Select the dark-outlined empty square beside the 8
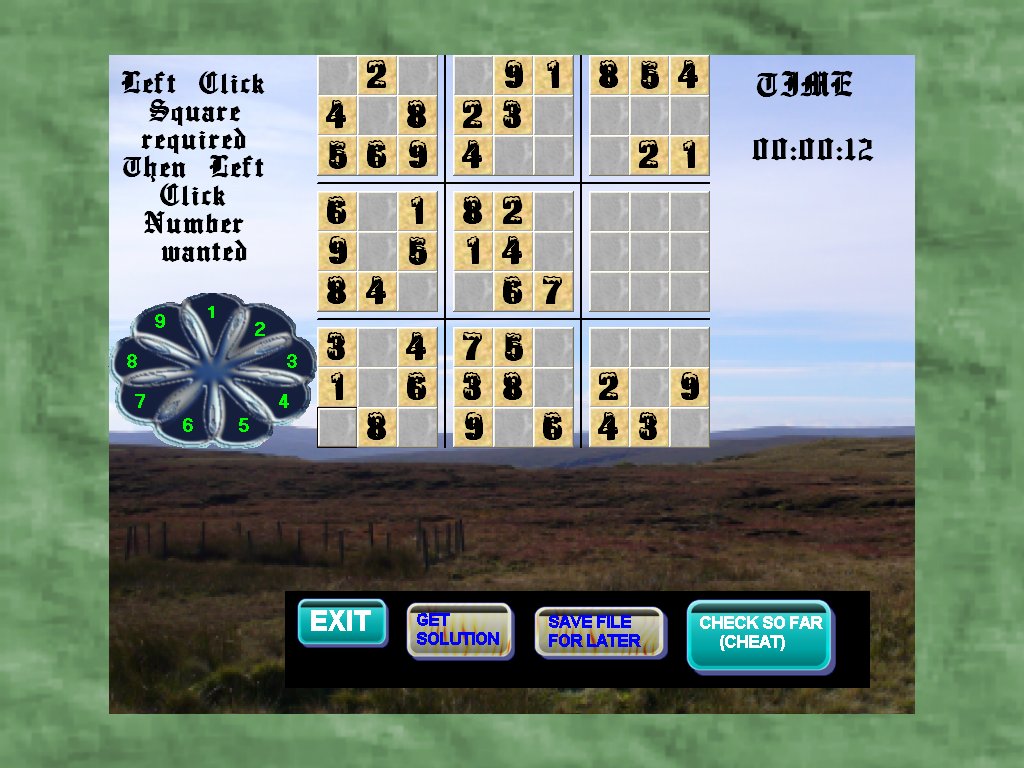The image size is (1024, 768). coord(337,427)
